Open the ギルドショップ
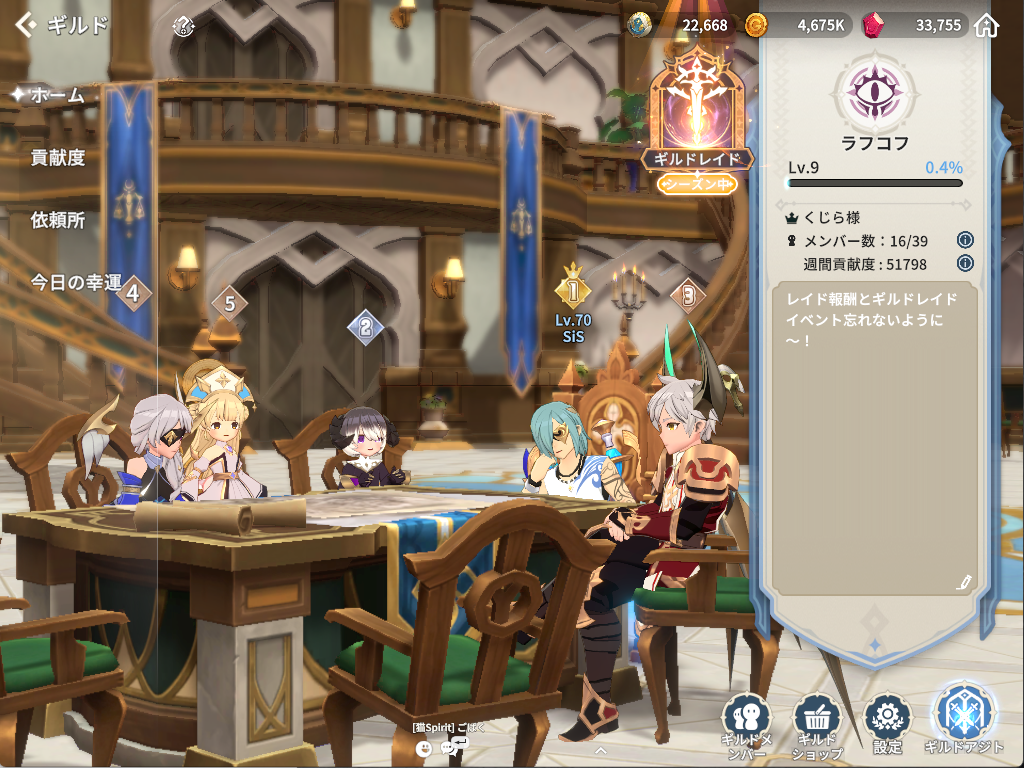The height and width of the screenshot is (768, 1025). coord(817,723)
